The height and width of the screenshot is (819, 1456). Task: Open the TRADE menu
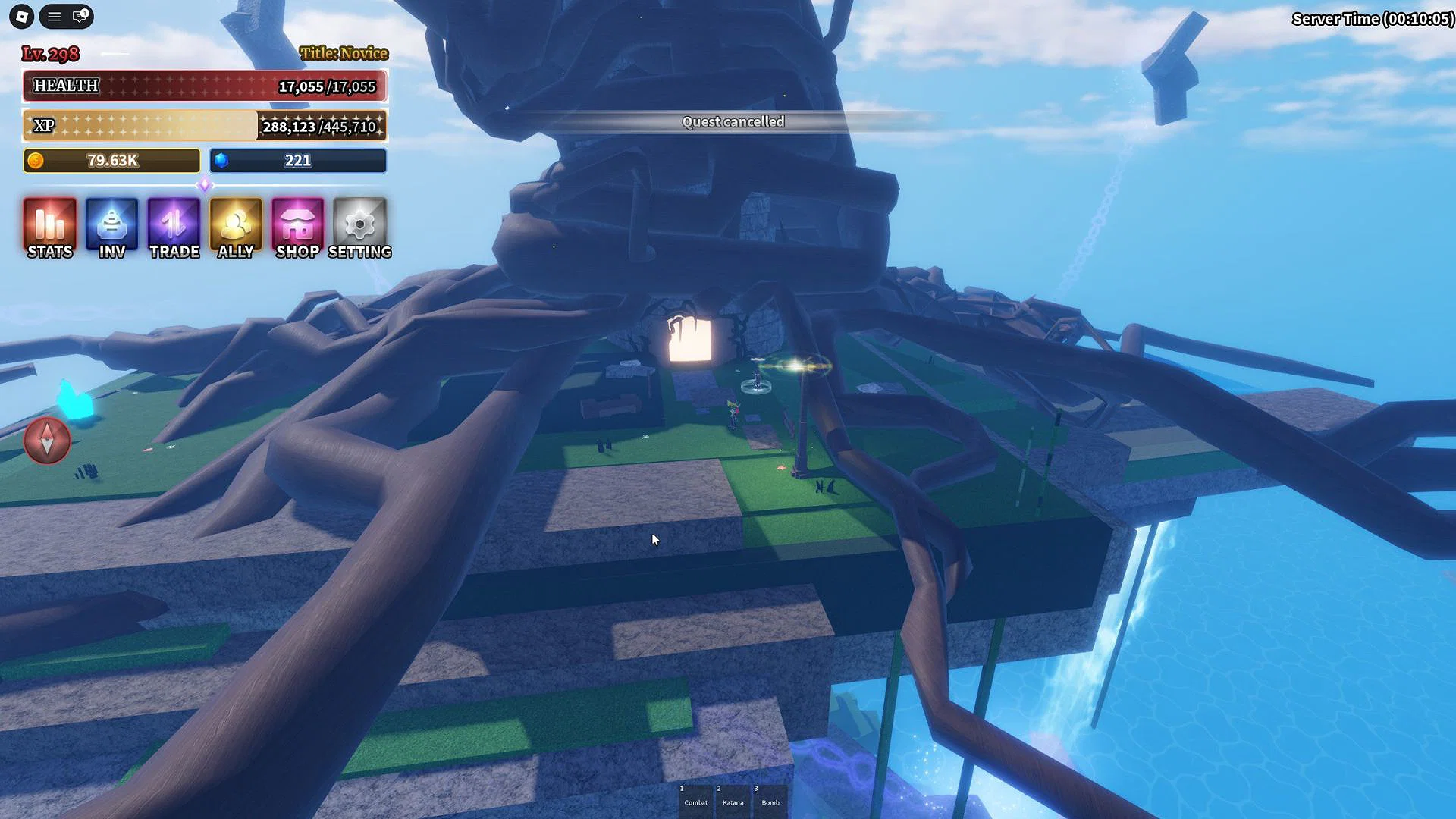click(174, 227)
